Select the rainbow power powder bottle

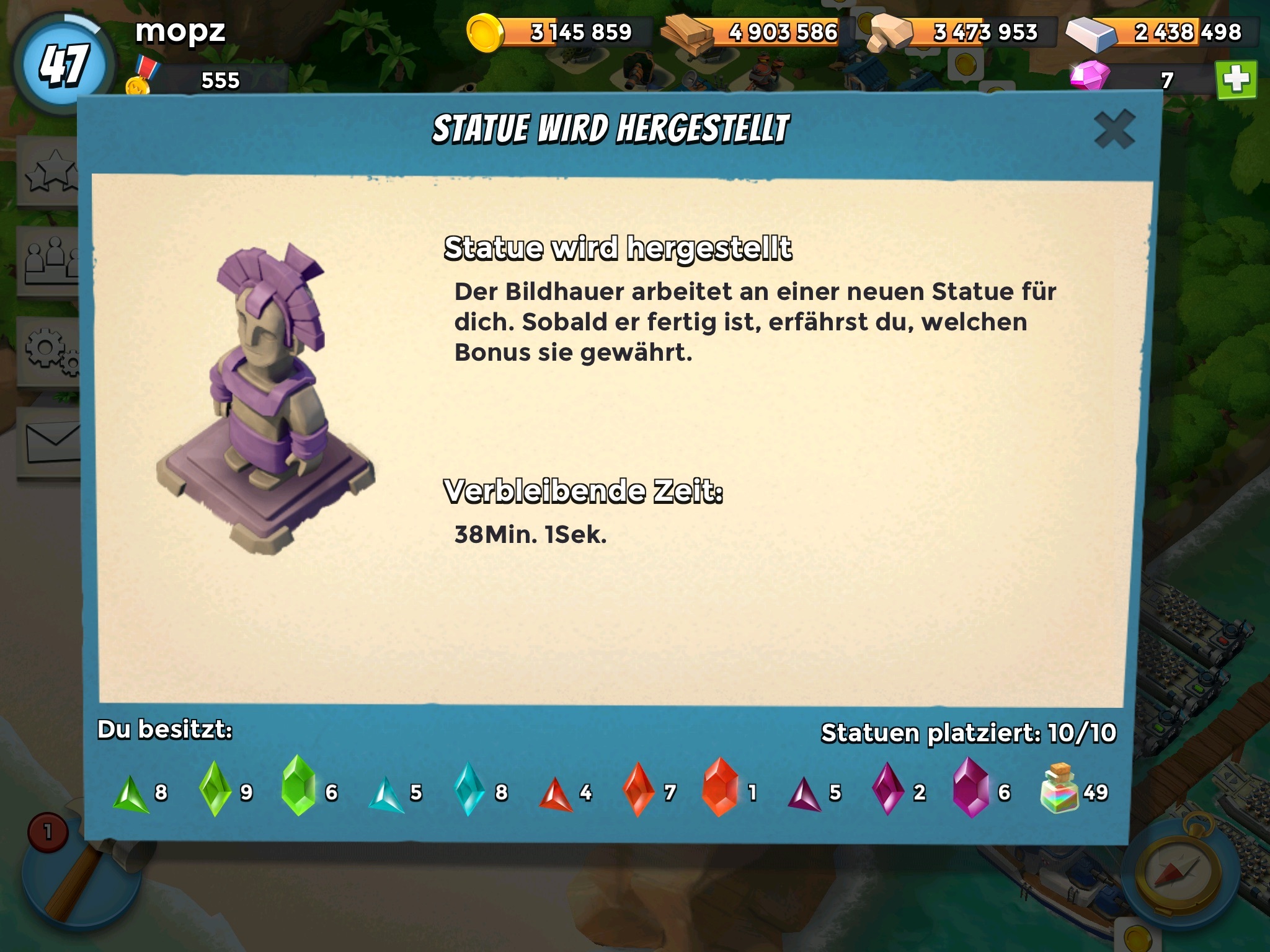[1060, 790]
